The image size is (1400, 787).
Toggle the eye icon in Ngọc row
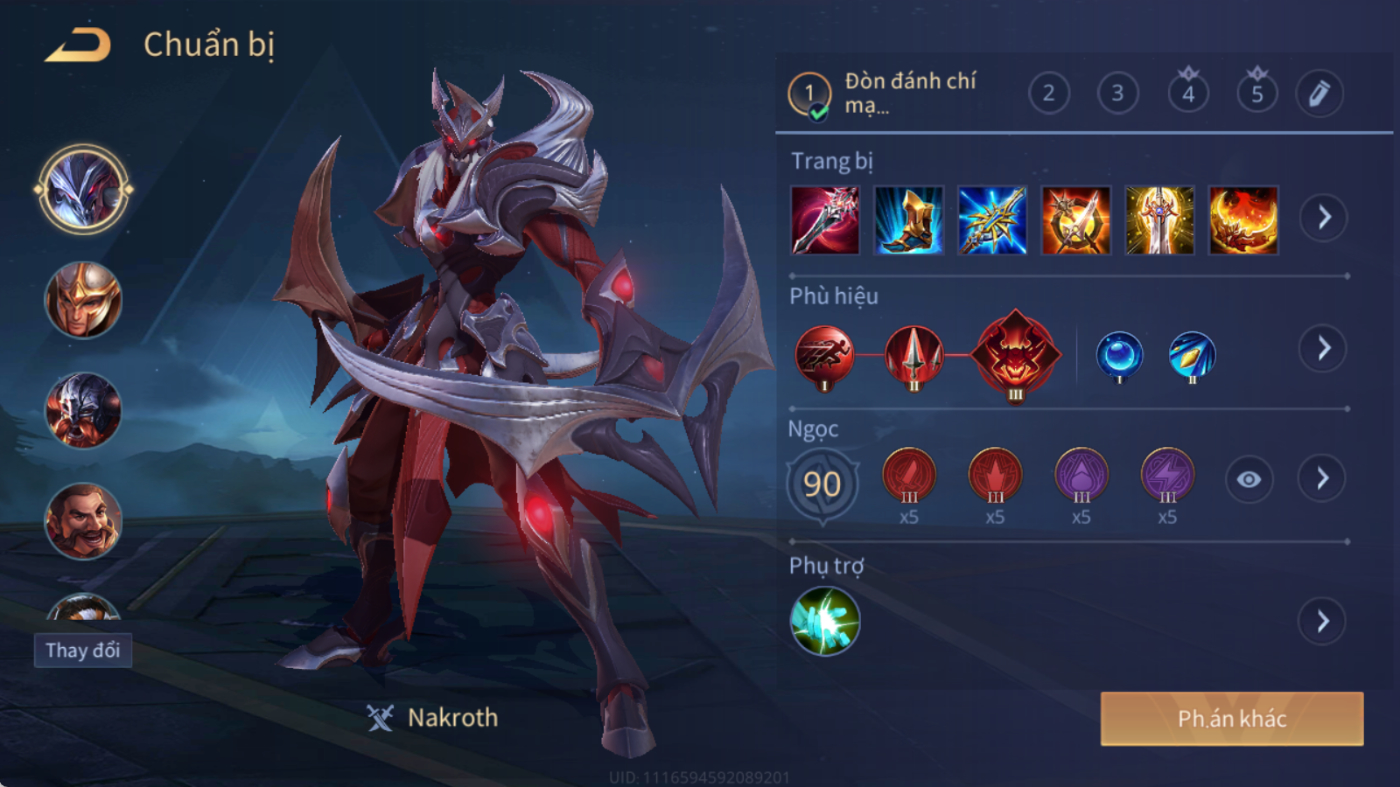point(1249,480)
